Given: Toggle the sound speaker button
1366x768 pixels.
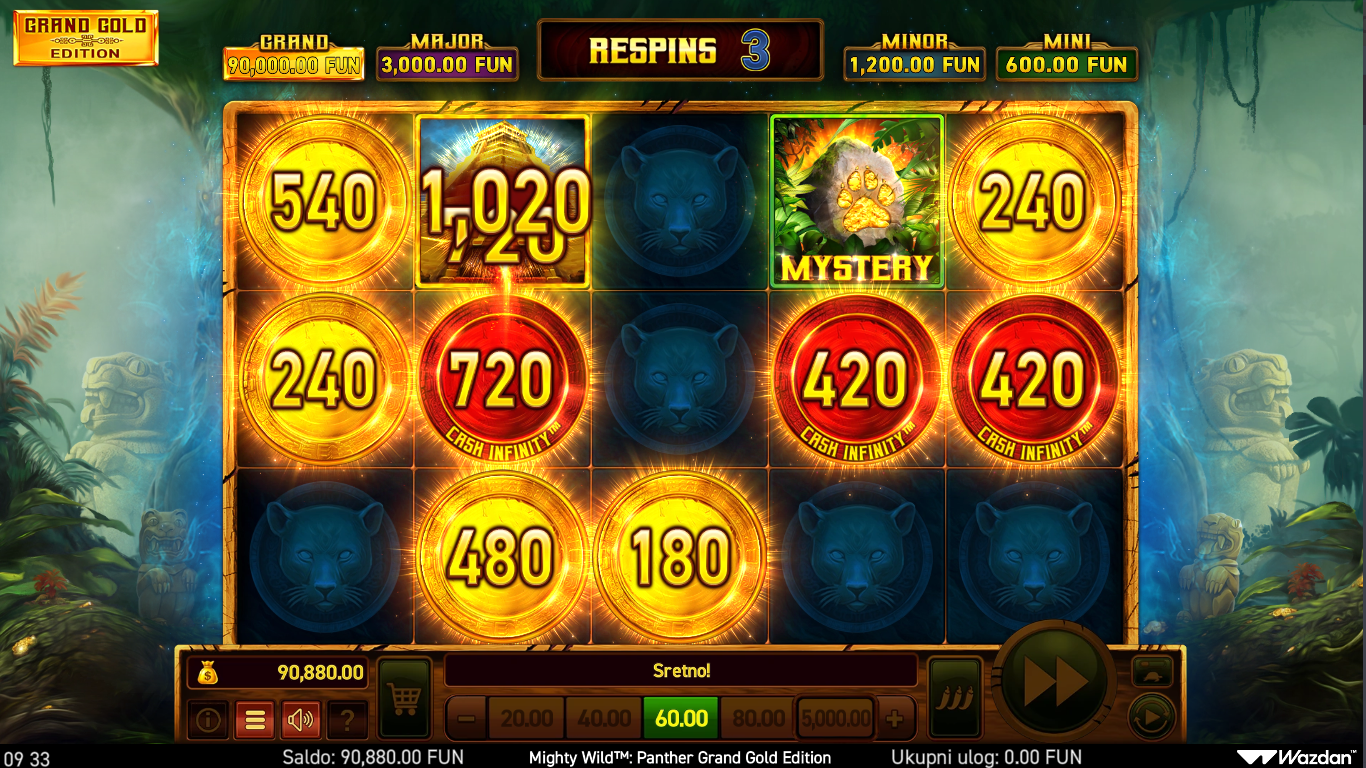Looking at the screenshot, I should click(301, 719).
